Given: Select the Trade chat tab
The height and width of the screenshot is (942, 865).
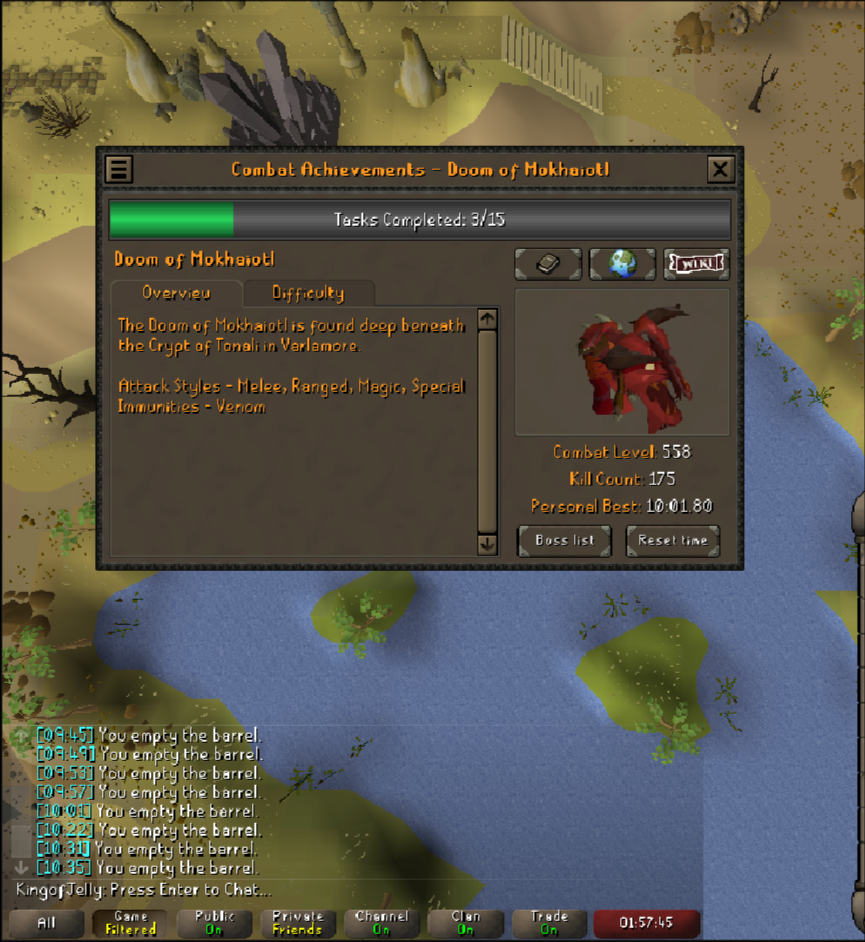Looking at the screenshot, I should click(549, 923).
